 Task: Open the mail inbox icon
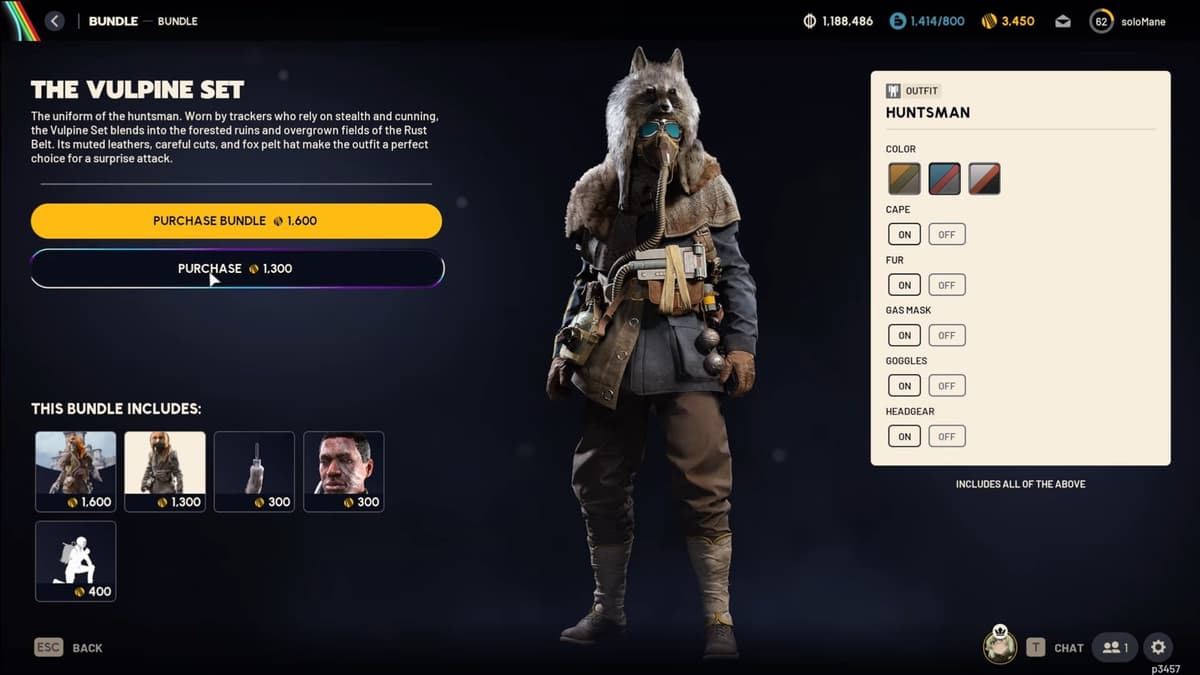1063,21
